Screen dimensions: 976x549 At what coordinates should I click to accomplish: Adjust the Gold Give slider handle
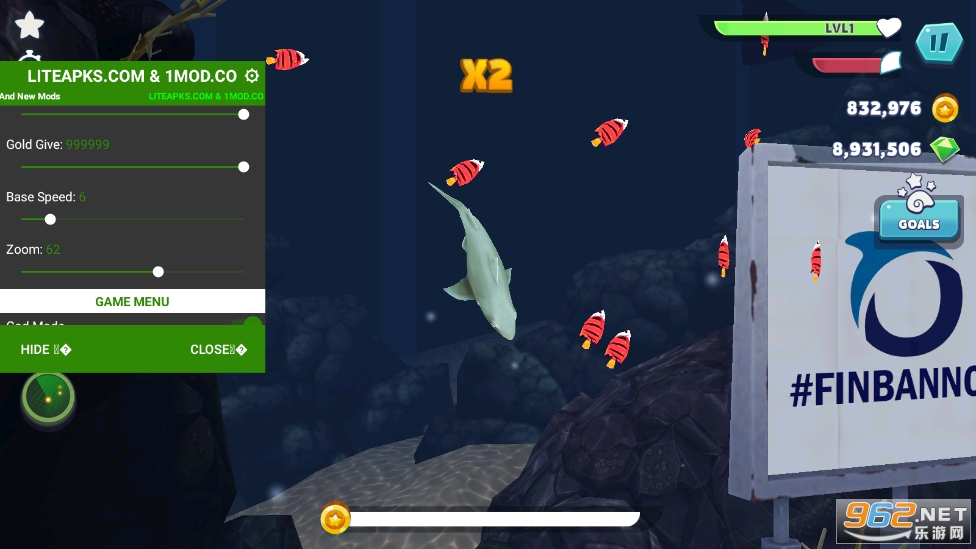pyautogui.click(x=243, y=167)
